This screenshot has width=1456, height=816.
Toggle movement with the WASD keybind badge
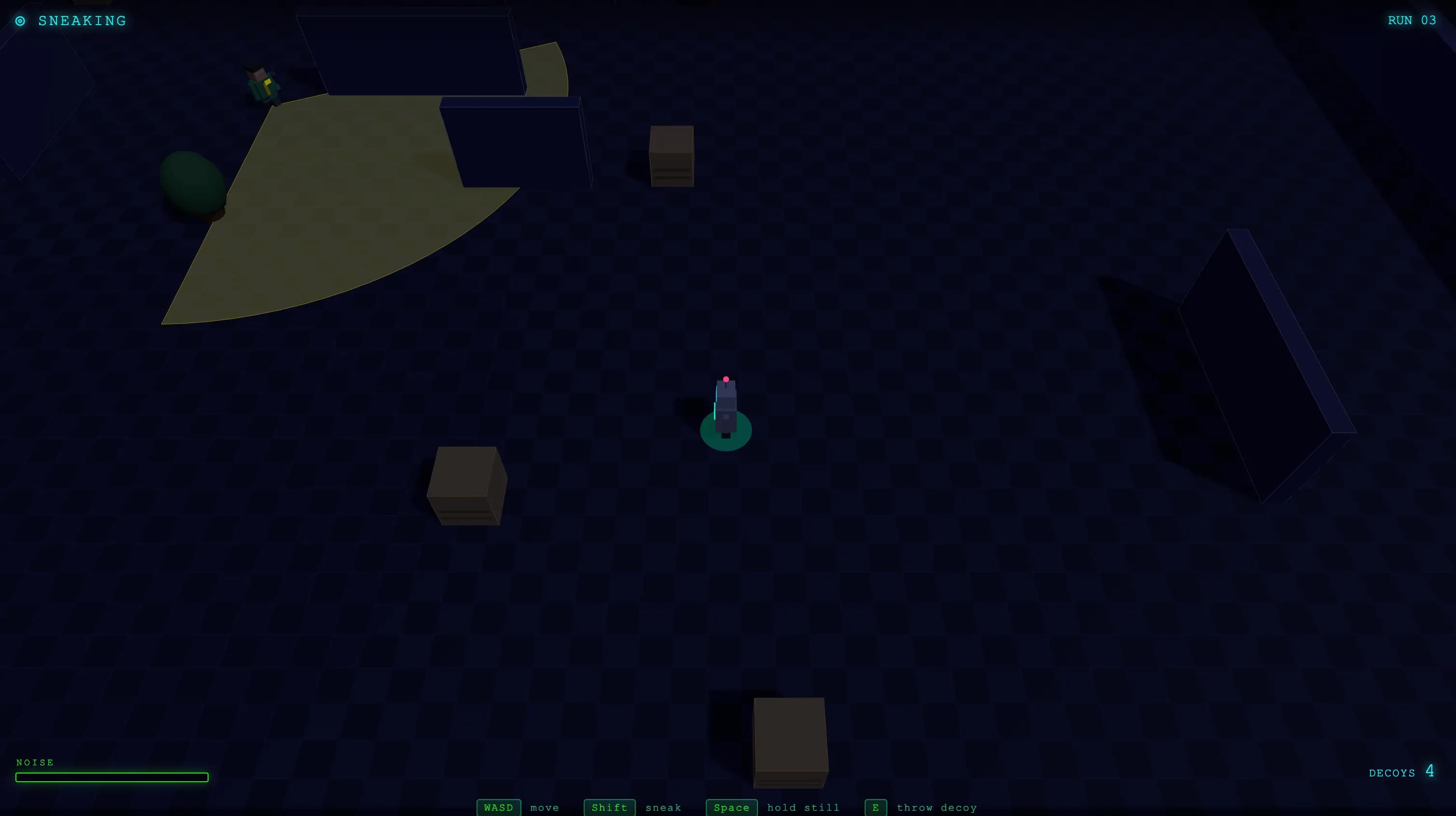coord(499,807)
